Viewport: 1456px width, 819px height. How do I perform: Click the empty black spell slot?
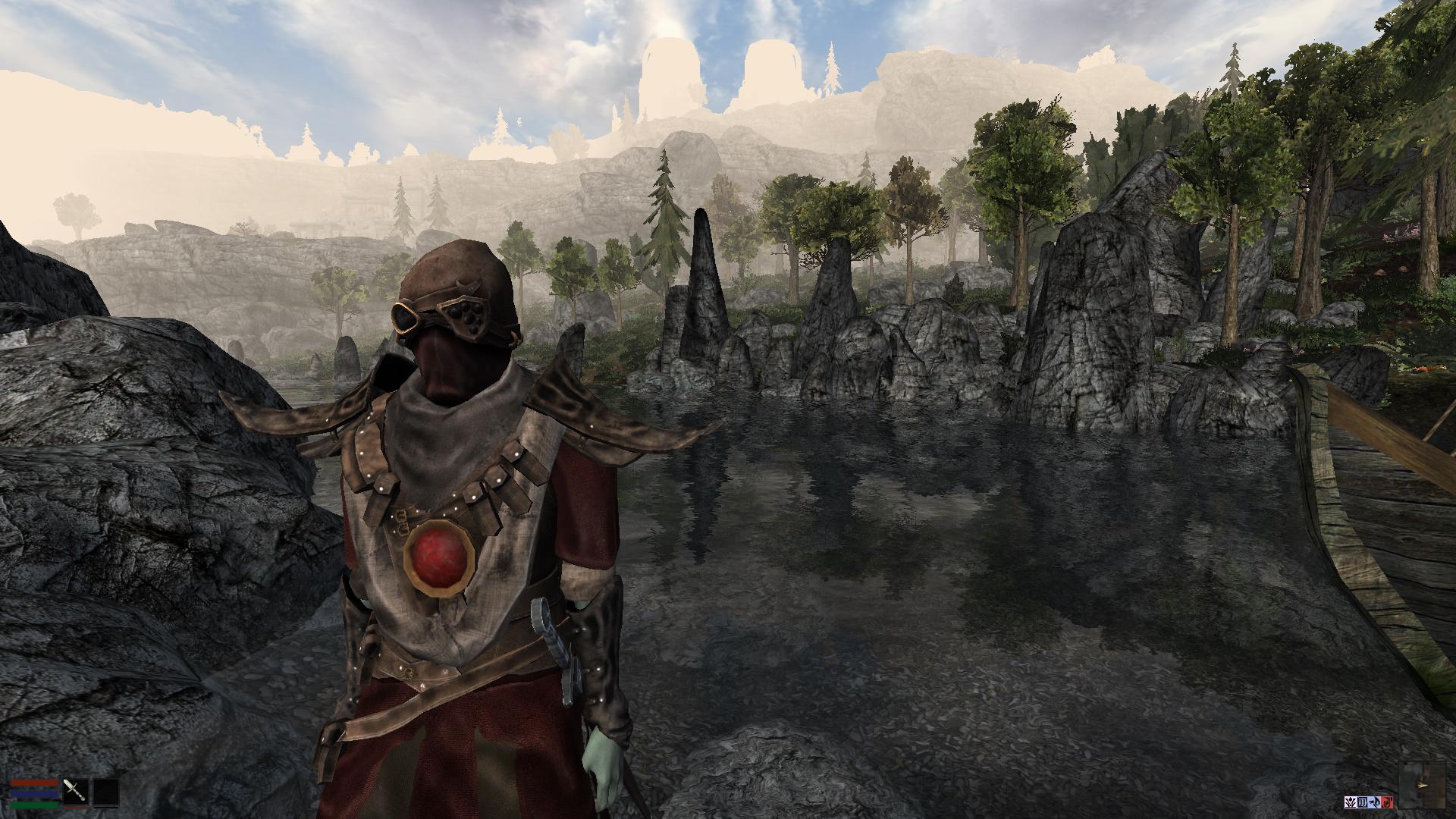pos(105,791)
